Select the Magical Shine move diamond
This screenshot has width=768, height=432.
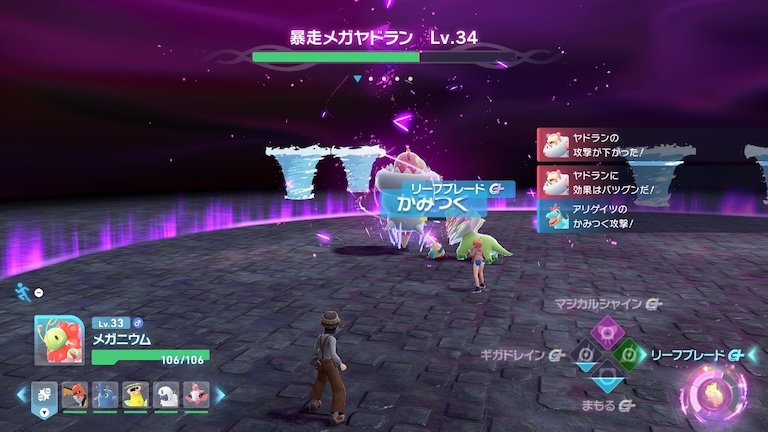tap(605, 329)
